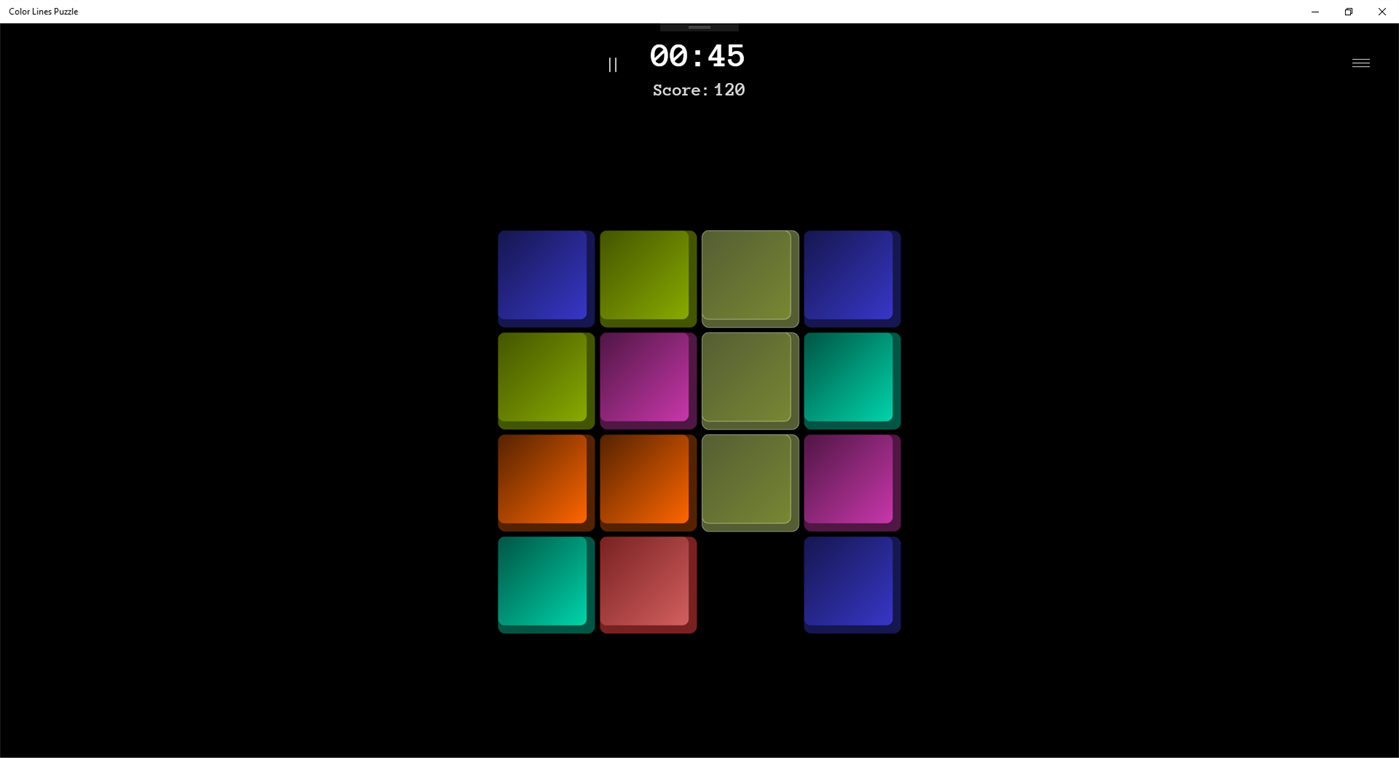1399x758 pixels.
Task: Click the olive tile in the third row
Action: [749, 481]
